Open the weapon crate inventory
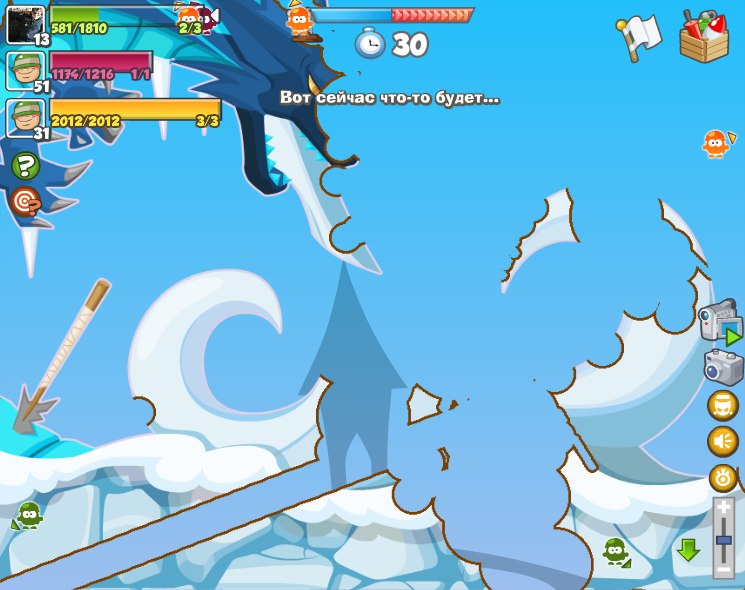The image size is (745, 590). (x=703, y=37)
